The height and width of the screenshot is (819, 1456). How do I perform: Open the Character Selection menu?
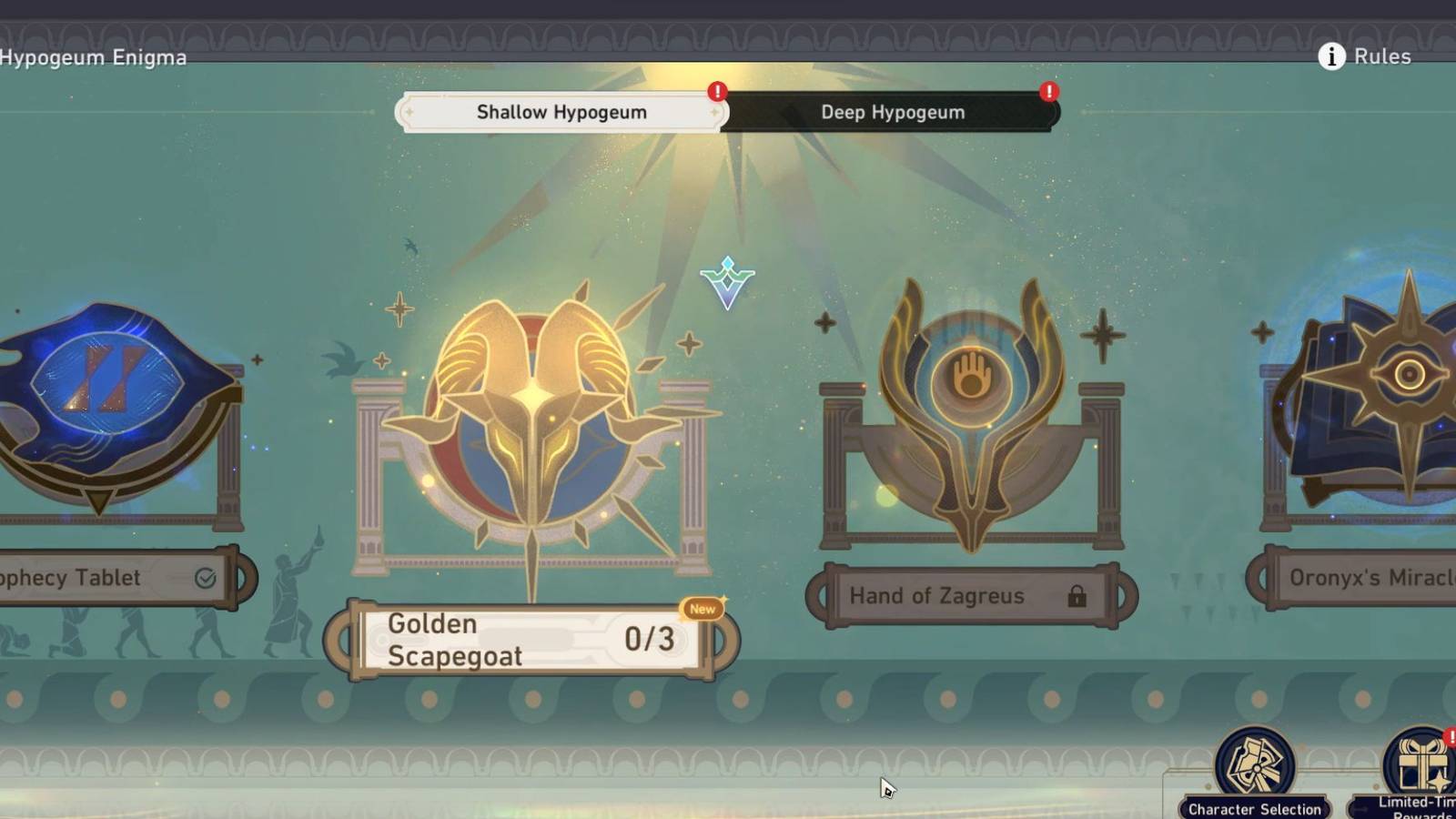(1256, 769)
